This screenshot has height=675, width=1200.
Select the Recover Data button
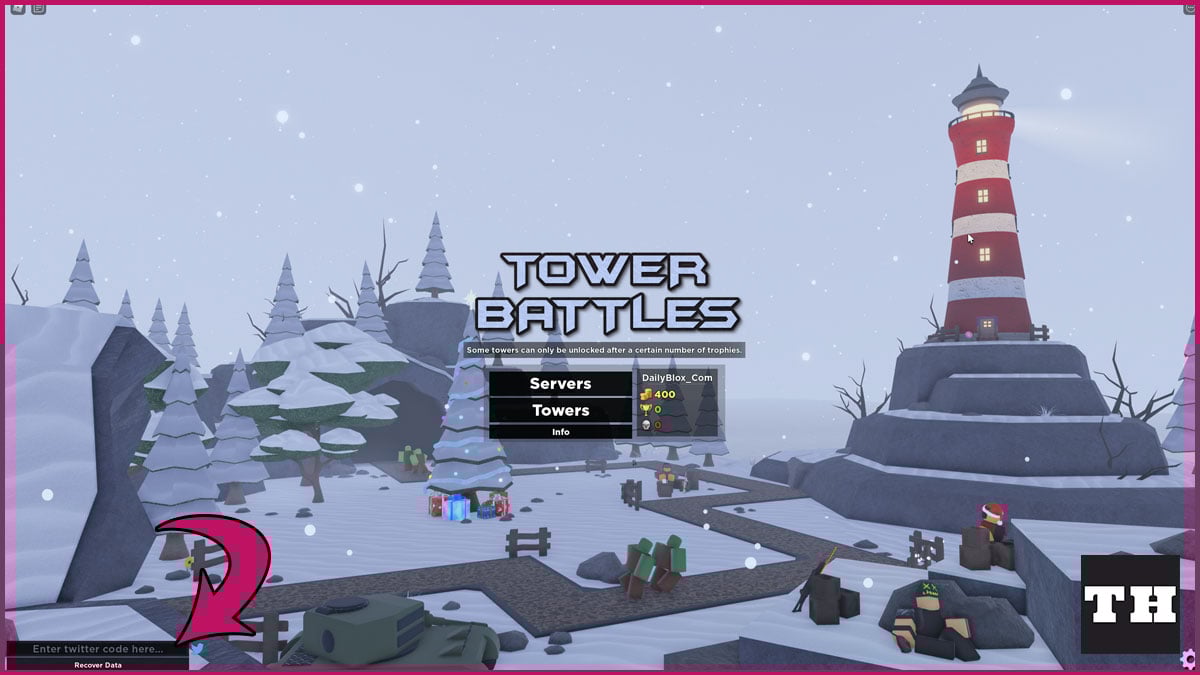(x=97, y=665)
